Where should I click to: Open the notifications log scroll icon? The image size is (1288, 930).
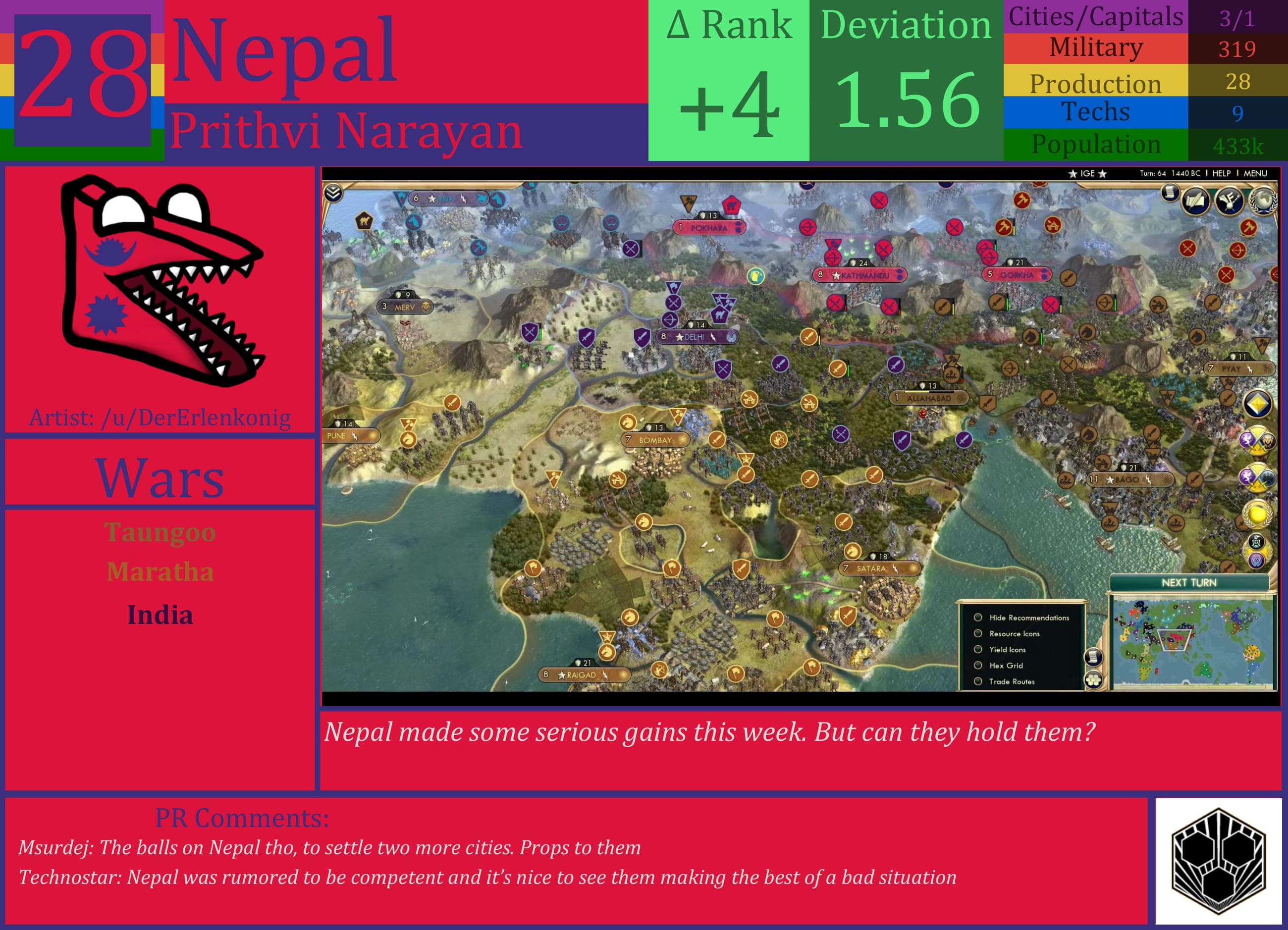[x=1171, y=194]
